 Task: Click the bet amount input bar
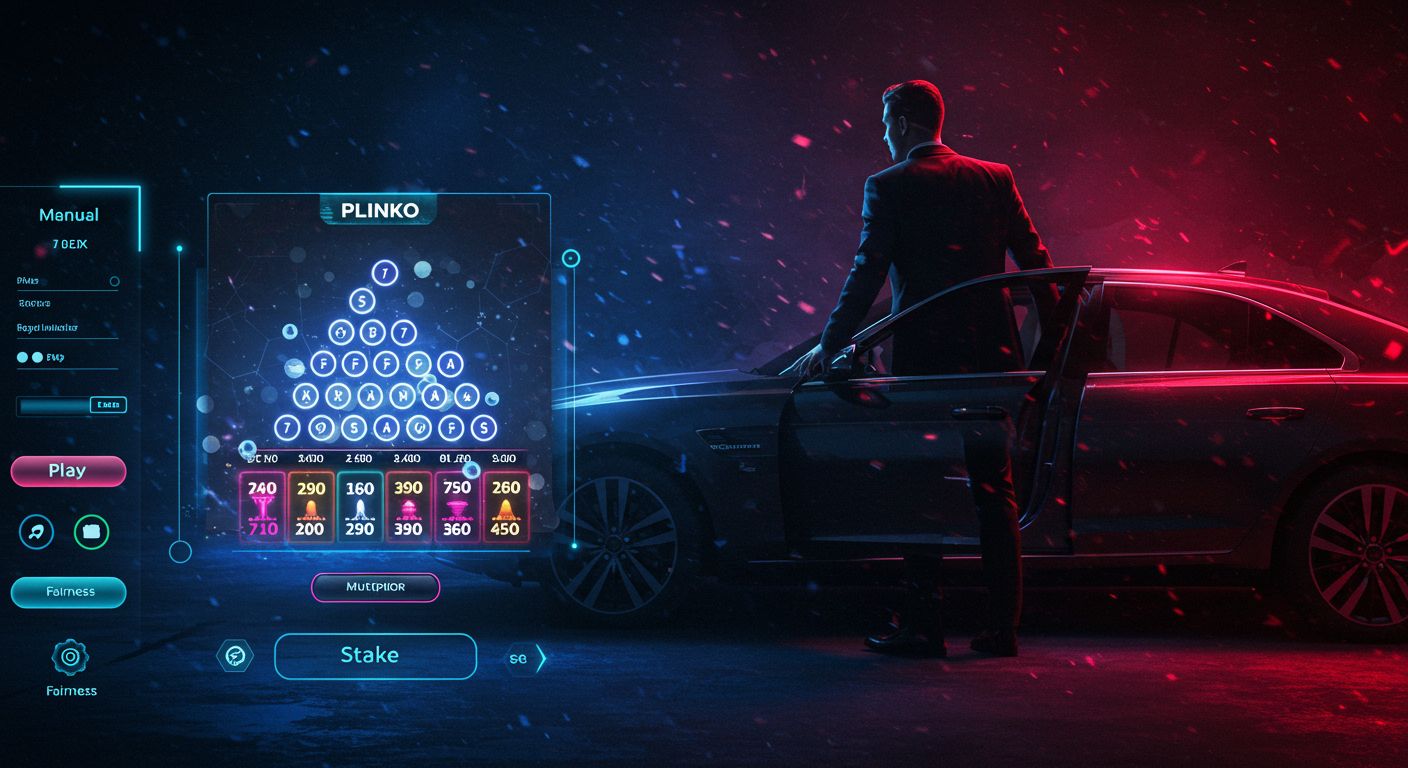point(71,405)
